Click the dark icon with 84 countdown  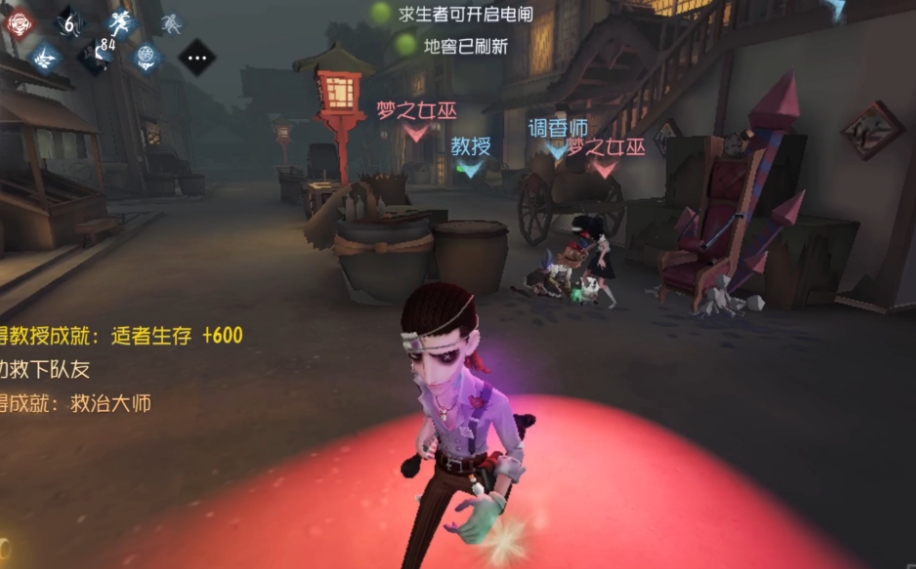pos(96,55)
